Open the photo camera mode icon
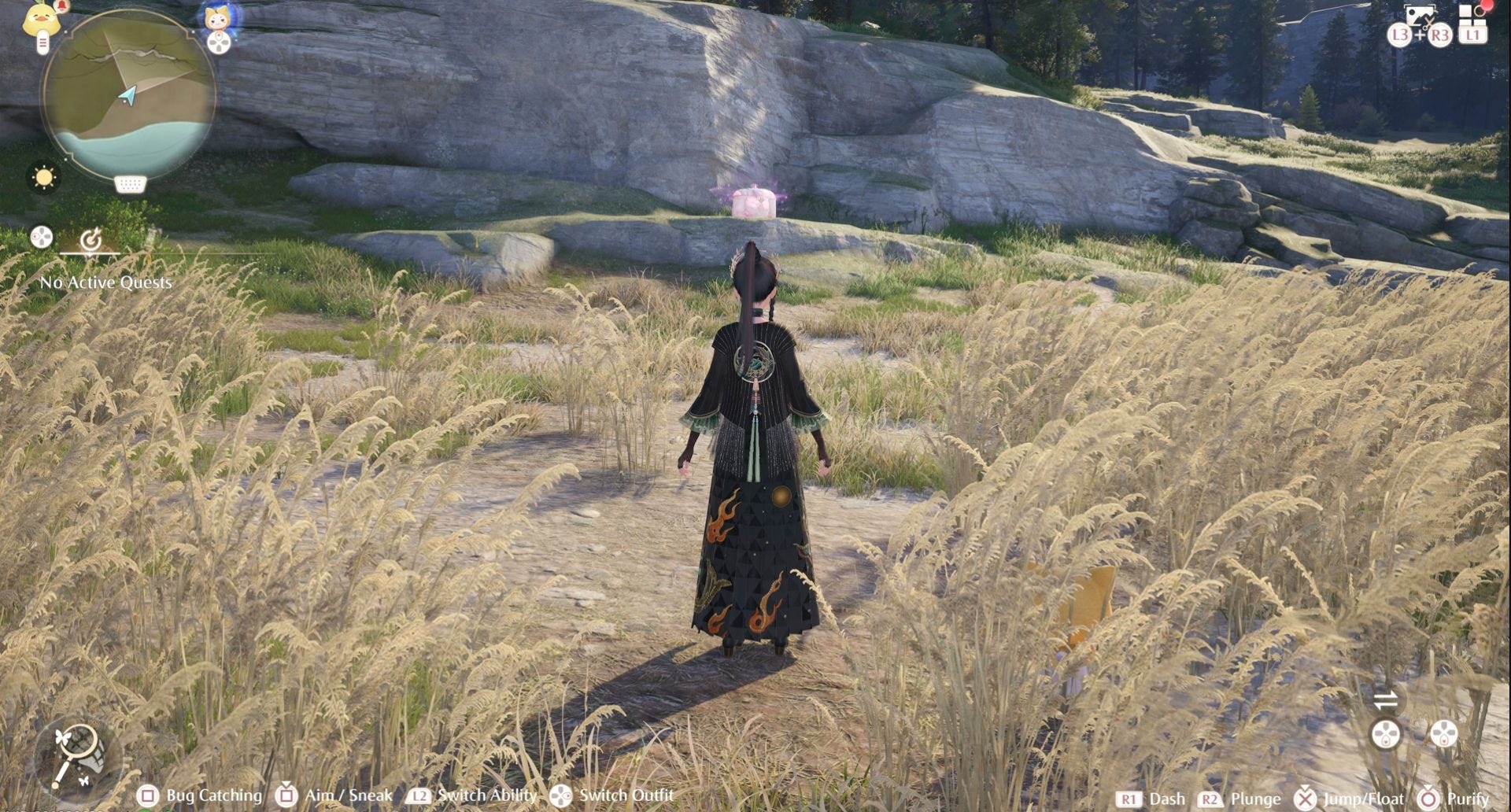The height and width of the screenshot is (812, 1511). pos(1419,16)
